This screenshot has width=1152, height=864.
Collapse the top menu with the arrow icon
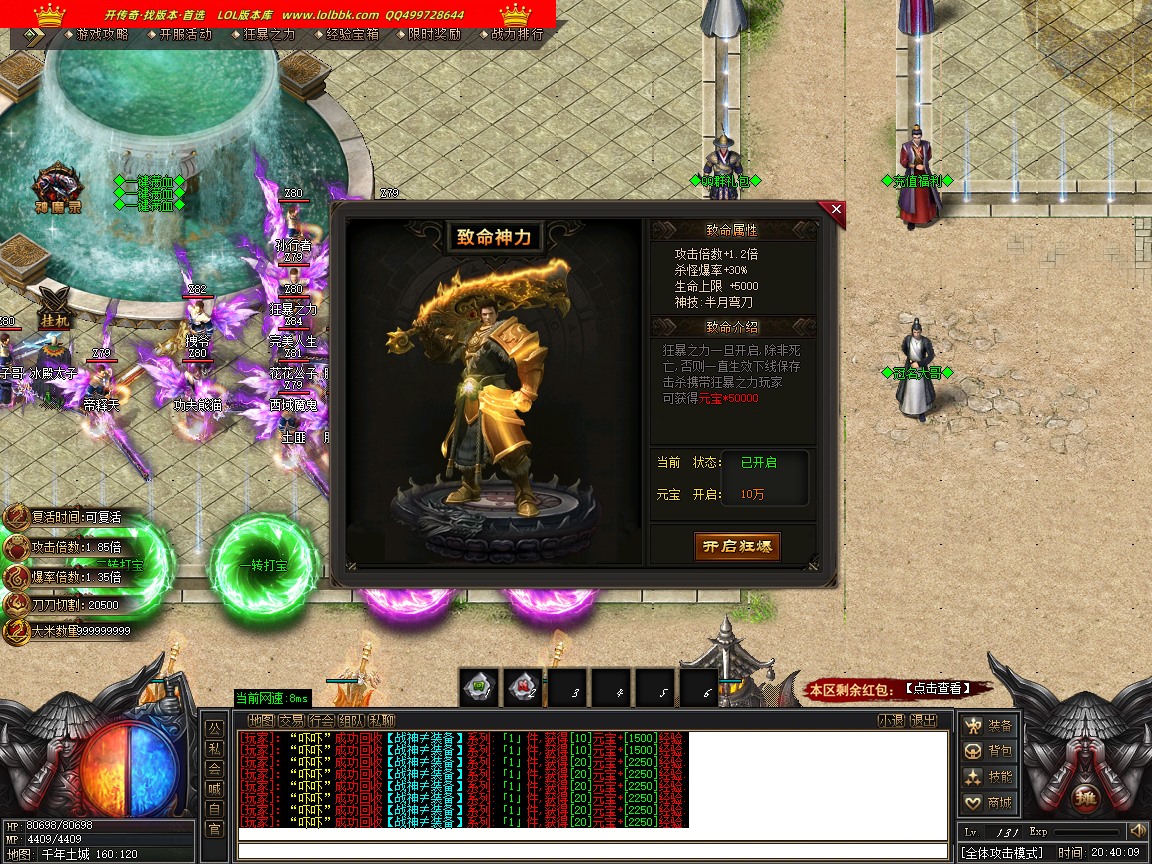tap(34, 34)
